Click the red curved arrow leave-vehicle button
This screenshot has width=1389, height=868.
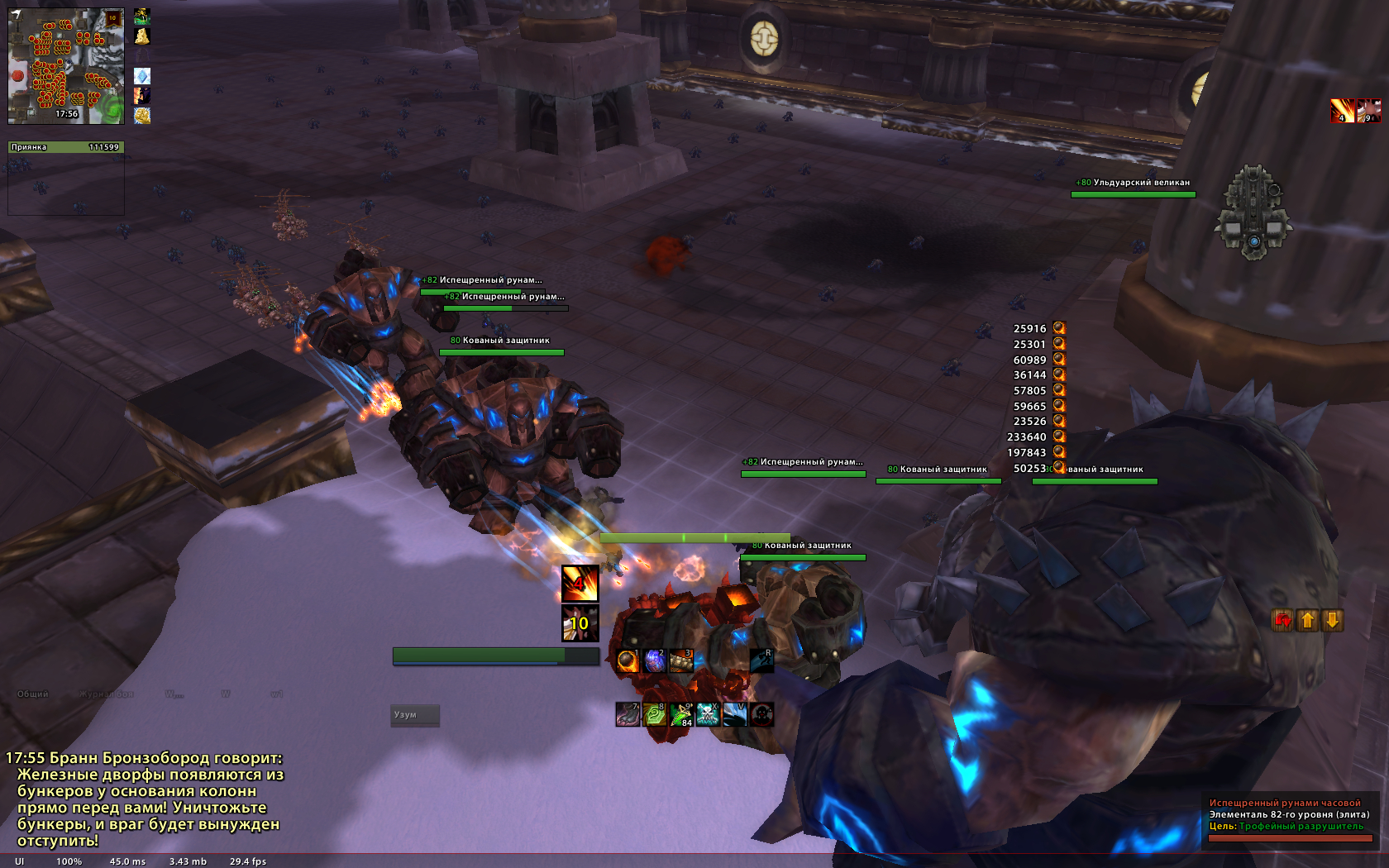pyautogui.click(x=1282, y=620)
